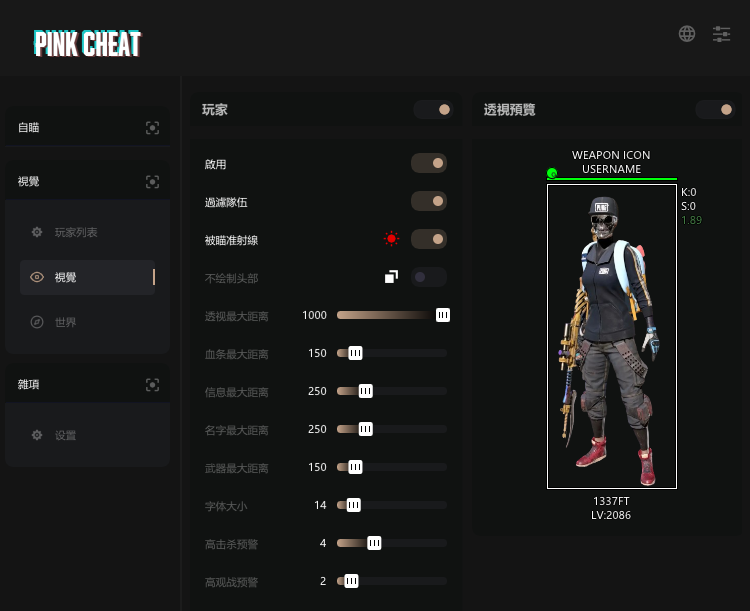Click the 高观战预警 slider
The width and height of the screenshot is (750, 611).
(392, 581)
